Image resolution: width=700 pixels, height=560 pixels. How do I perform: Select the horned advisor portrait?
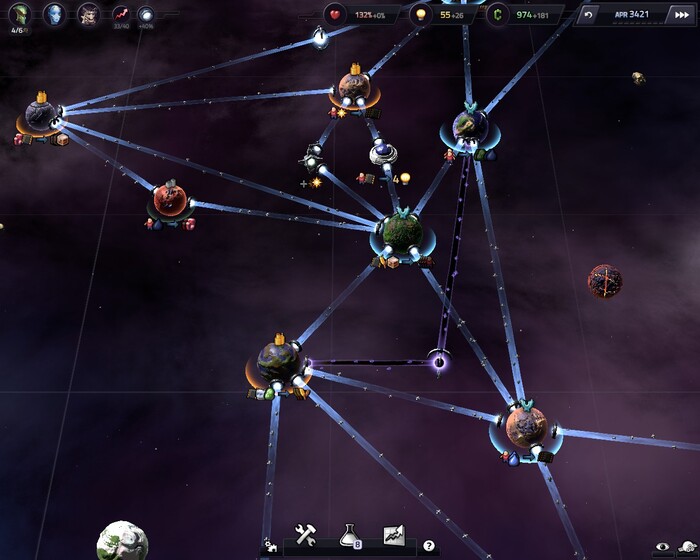pos(88,14)
